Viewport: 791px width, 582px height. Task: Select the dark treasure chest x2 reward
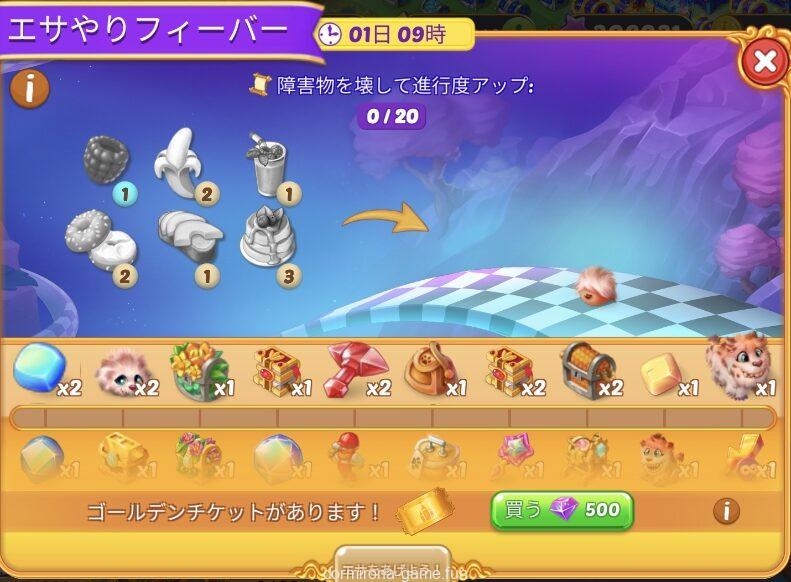click(x=588, y=369)
